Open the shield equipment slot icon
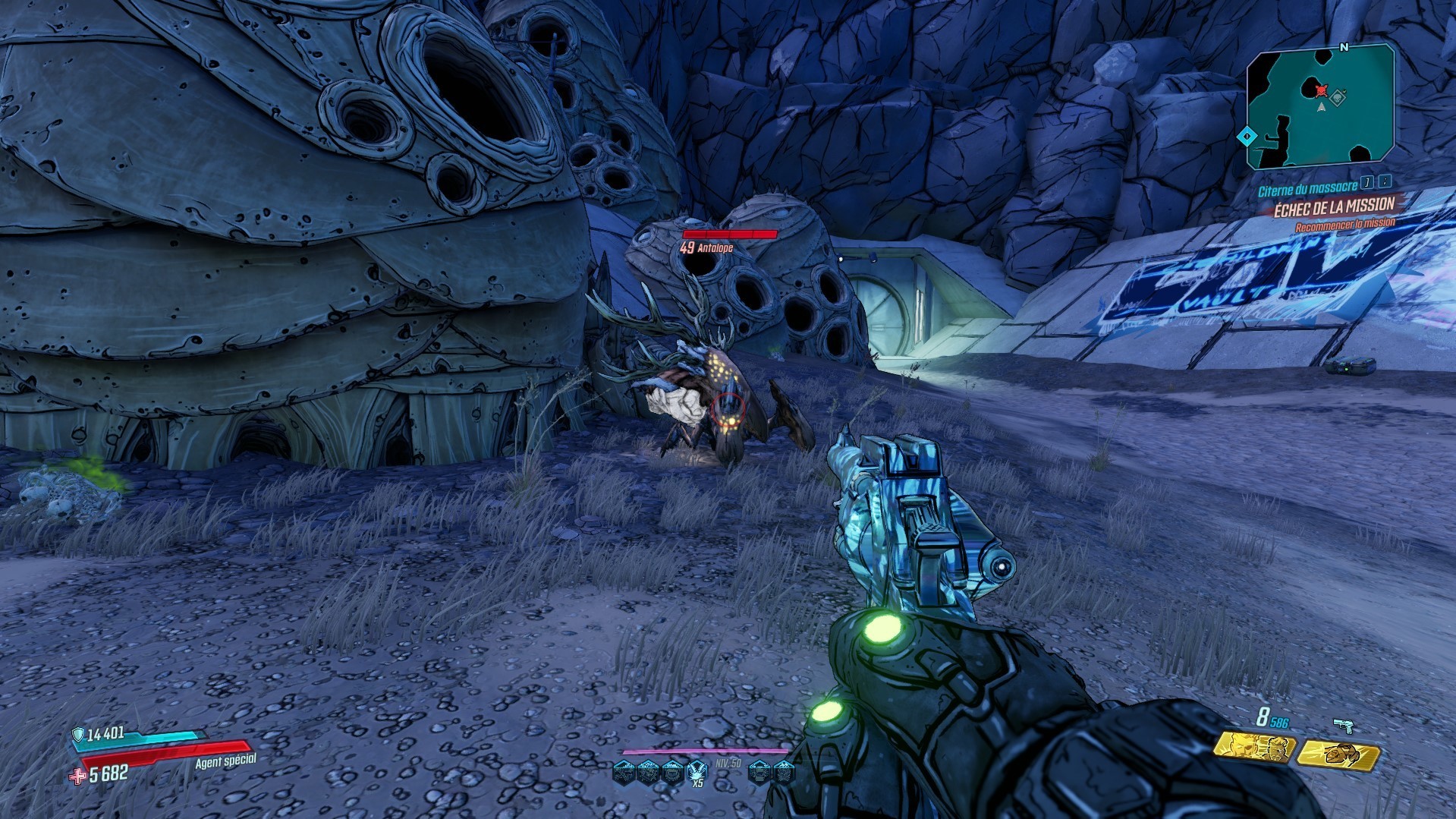 (760, 772)
